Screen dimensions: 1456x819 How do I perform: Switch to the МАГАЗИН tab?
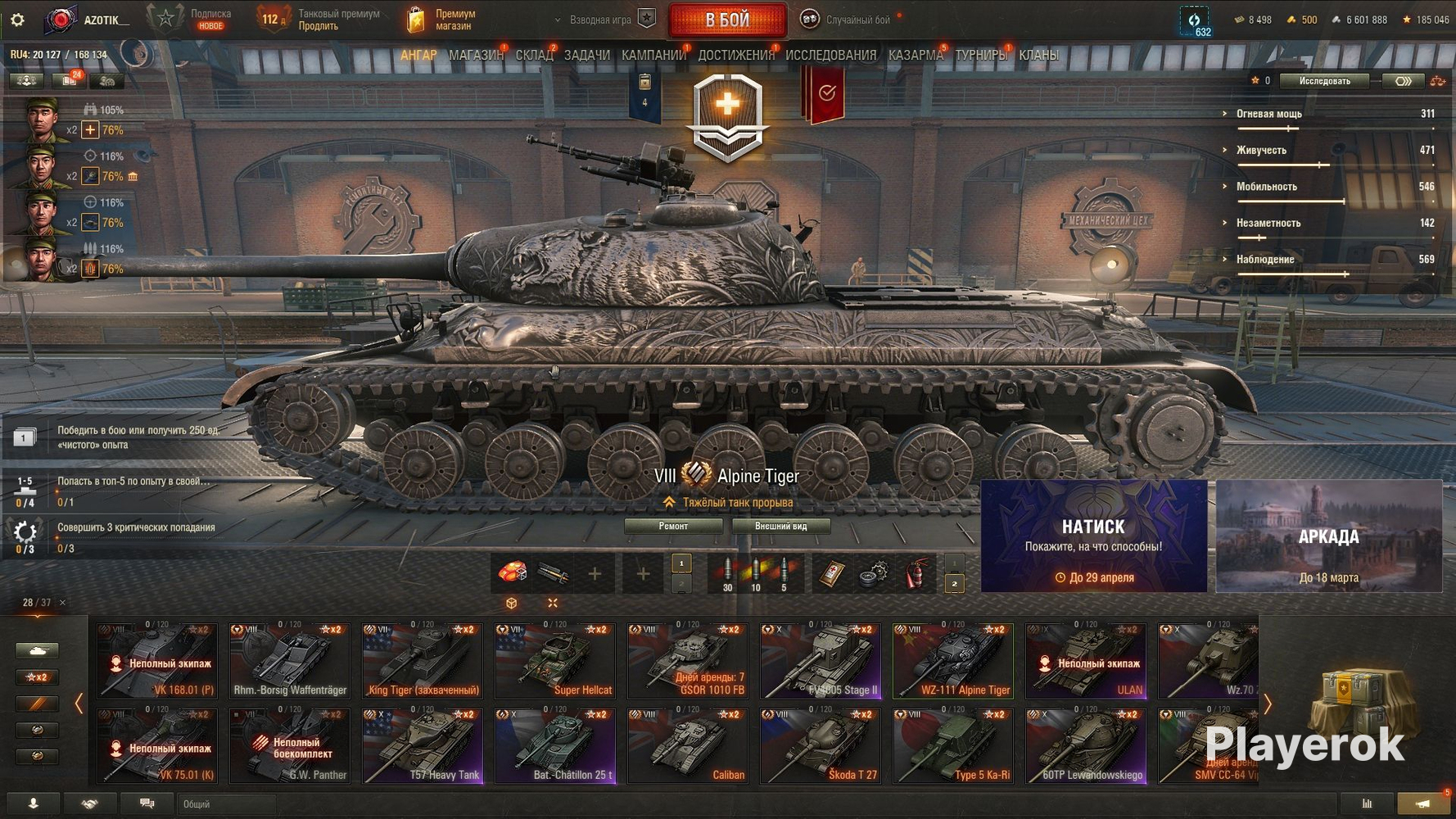click(476, 56)
